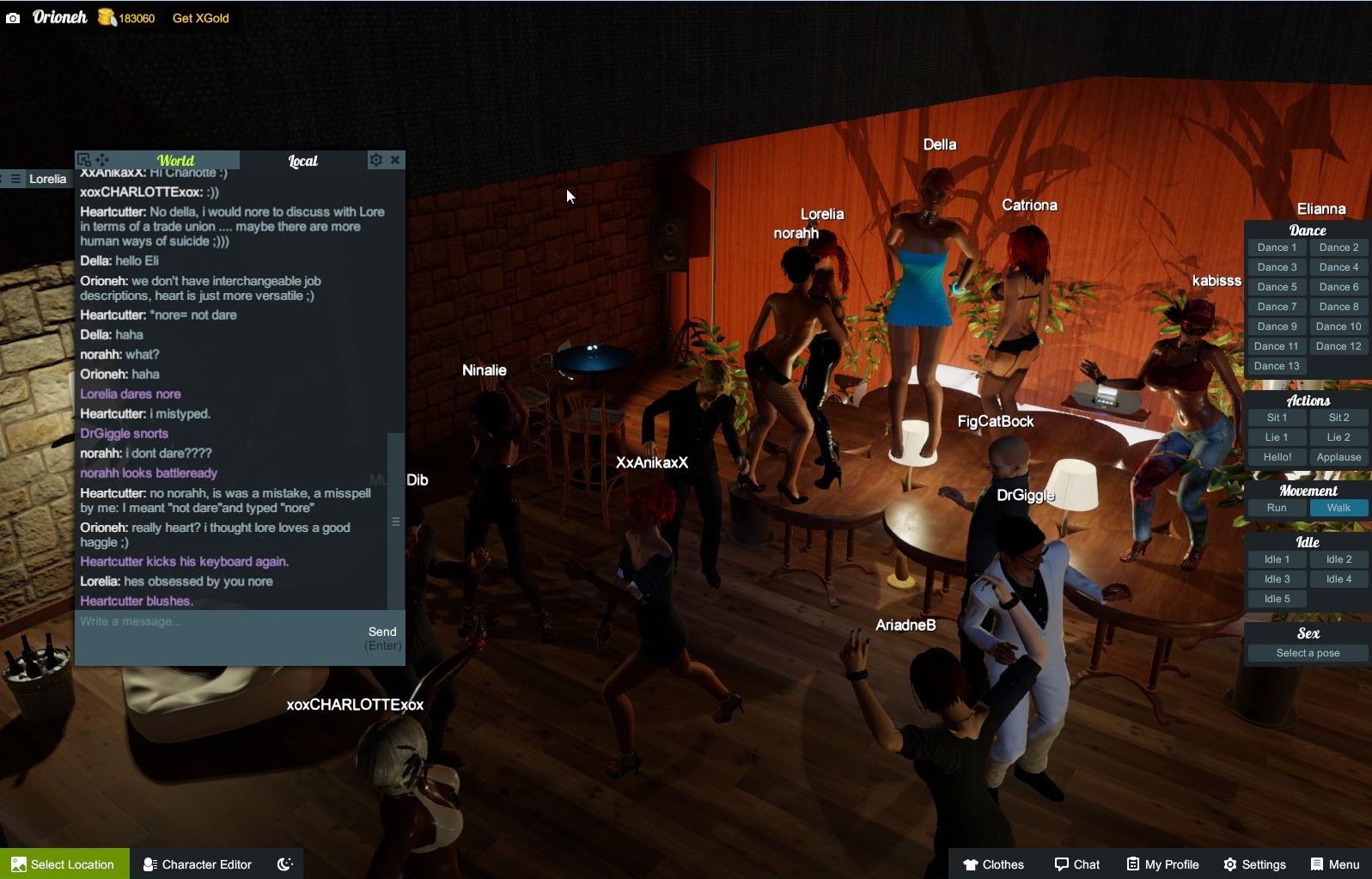Click the move handle icon on chat window
The height and width of the screenshot is (879, 1372).
[x=103, y=160]
